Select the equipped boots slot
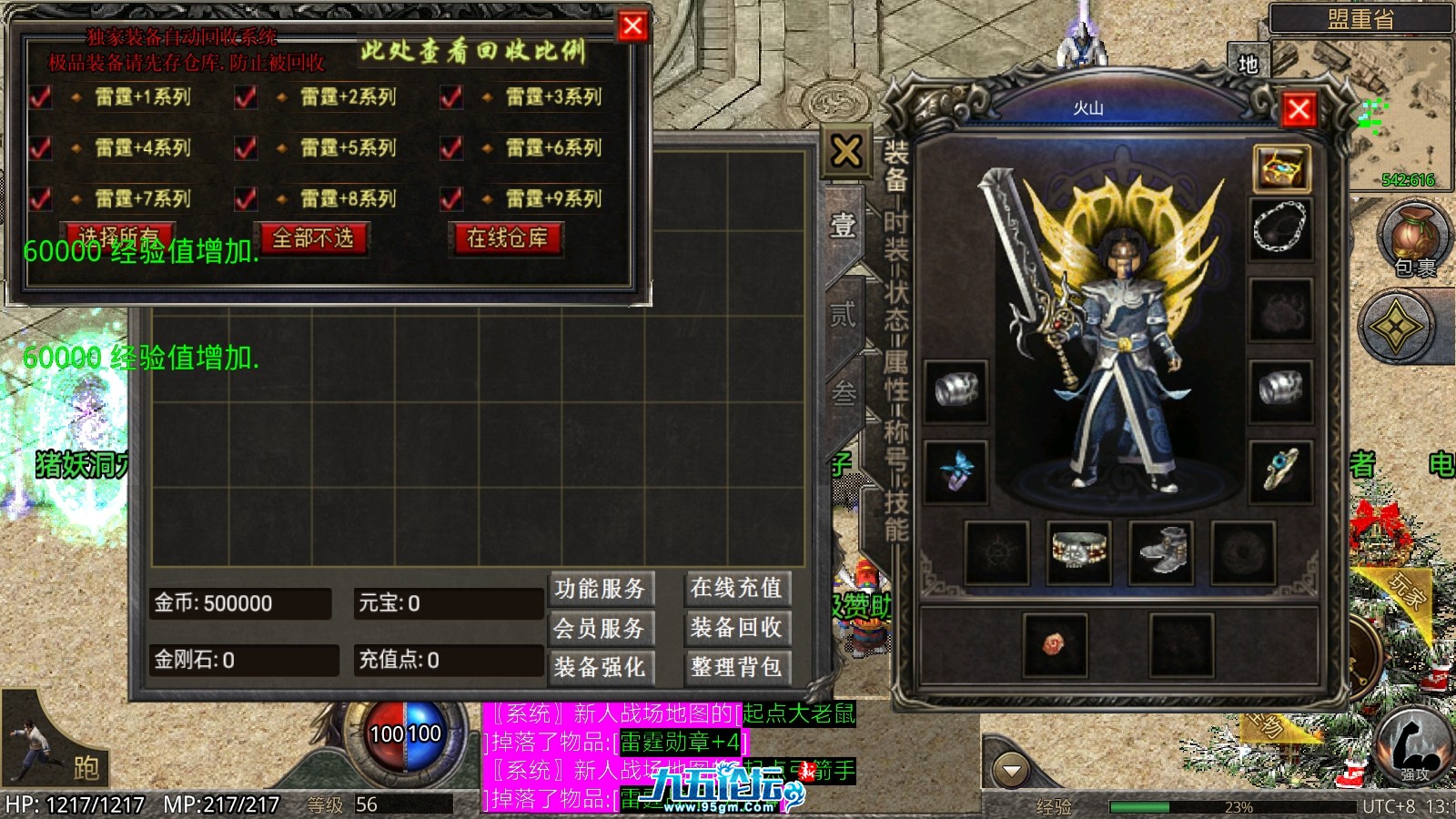Viewport: 1456px width, 819px height. 1160,552
